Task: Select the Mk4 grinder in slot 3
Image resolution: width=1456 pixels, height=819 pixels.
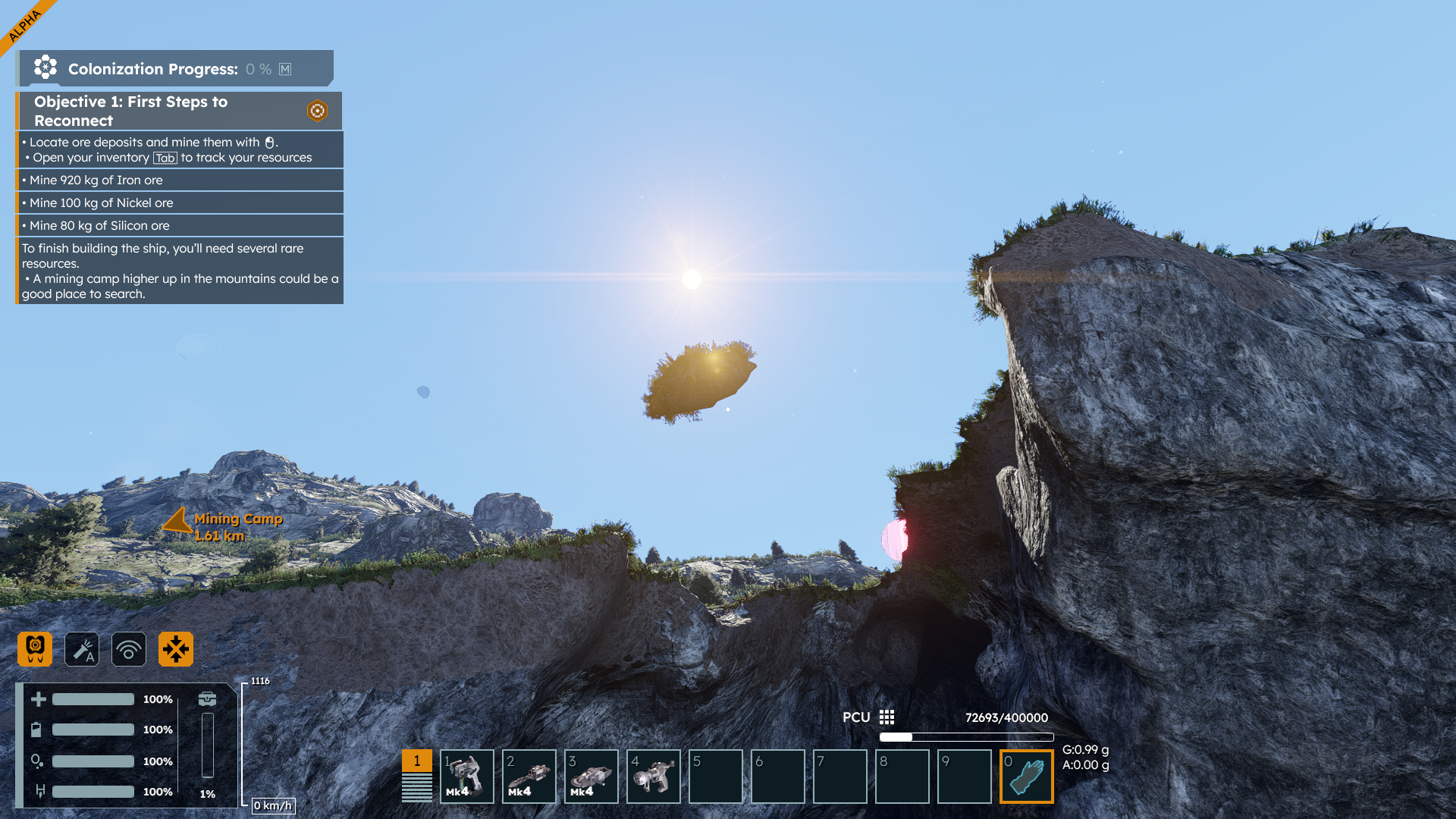Action: (591, 777)
